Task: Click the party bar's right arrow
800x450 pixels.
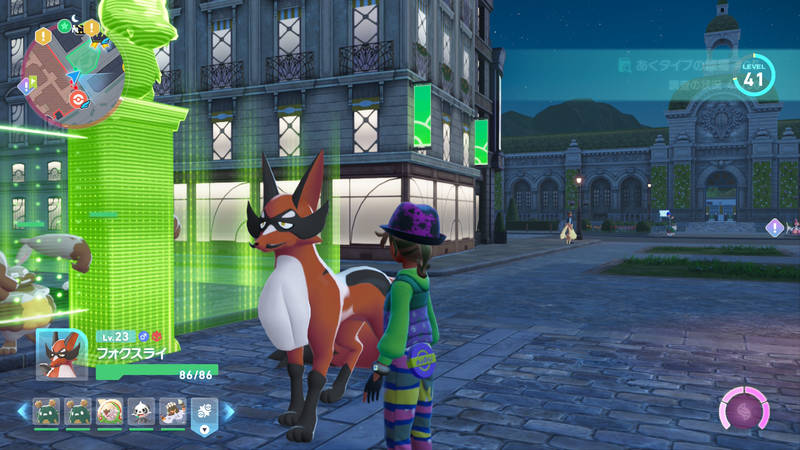Action: pos(229,411)
